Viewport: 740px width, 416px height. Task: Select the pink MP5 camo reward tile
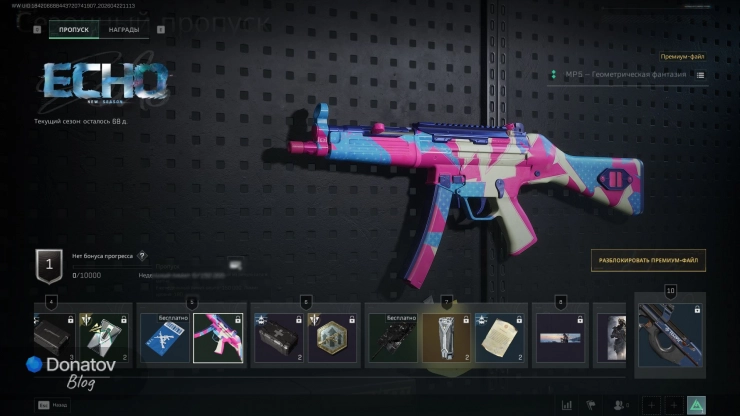pos(218,336)
